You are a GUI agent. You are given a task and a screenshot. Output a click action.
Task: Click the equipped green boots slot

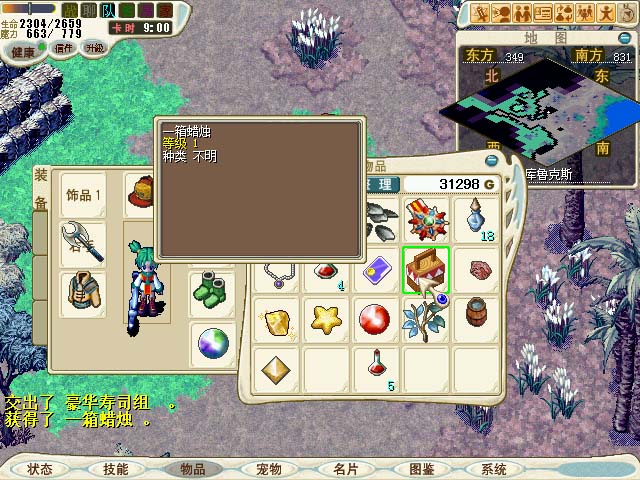point(211,292)
